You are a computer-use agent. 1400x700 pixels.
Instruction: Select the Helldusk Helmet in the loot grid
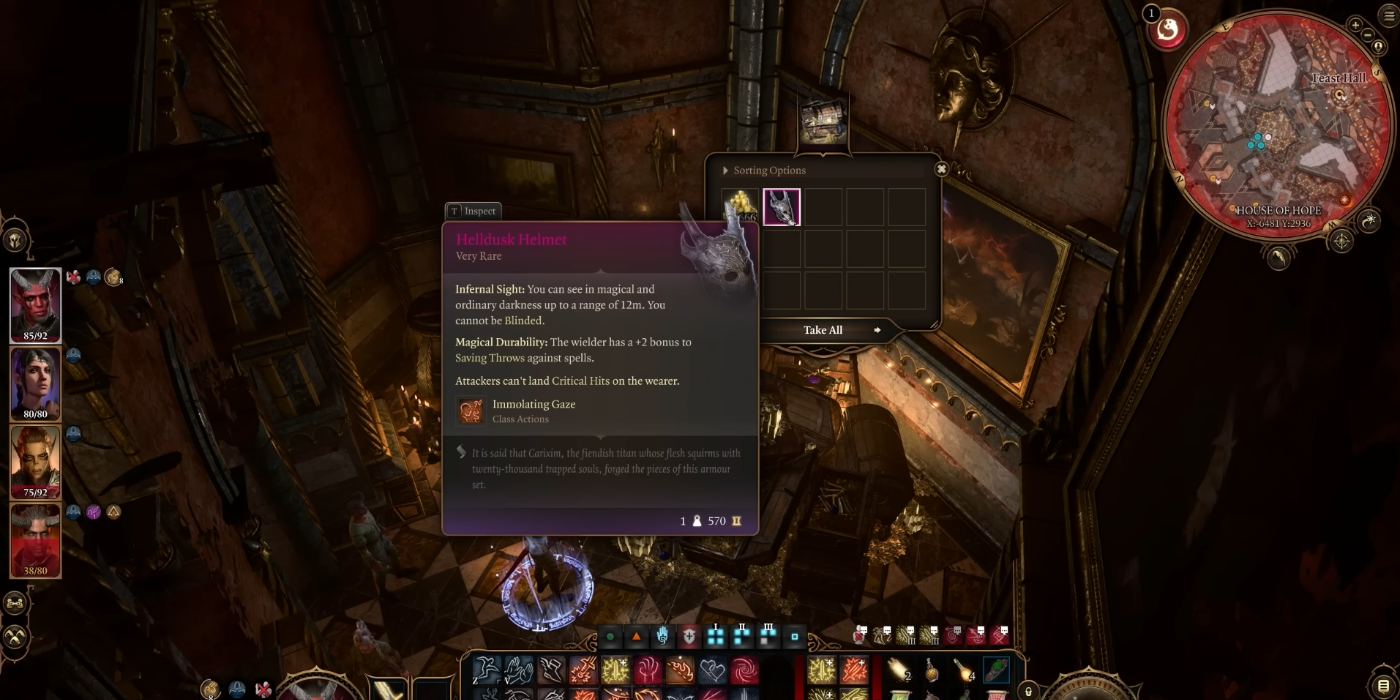[781, 207]
